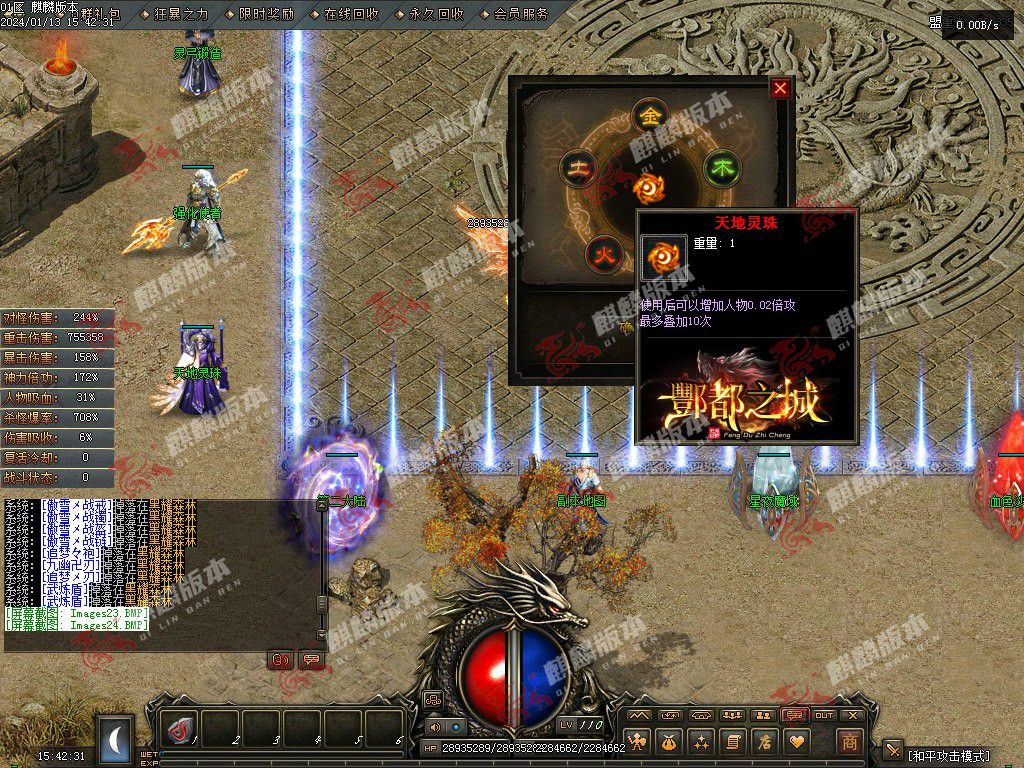Open the skills sparkle icon
1024x768 pixels.
(701, 741)
